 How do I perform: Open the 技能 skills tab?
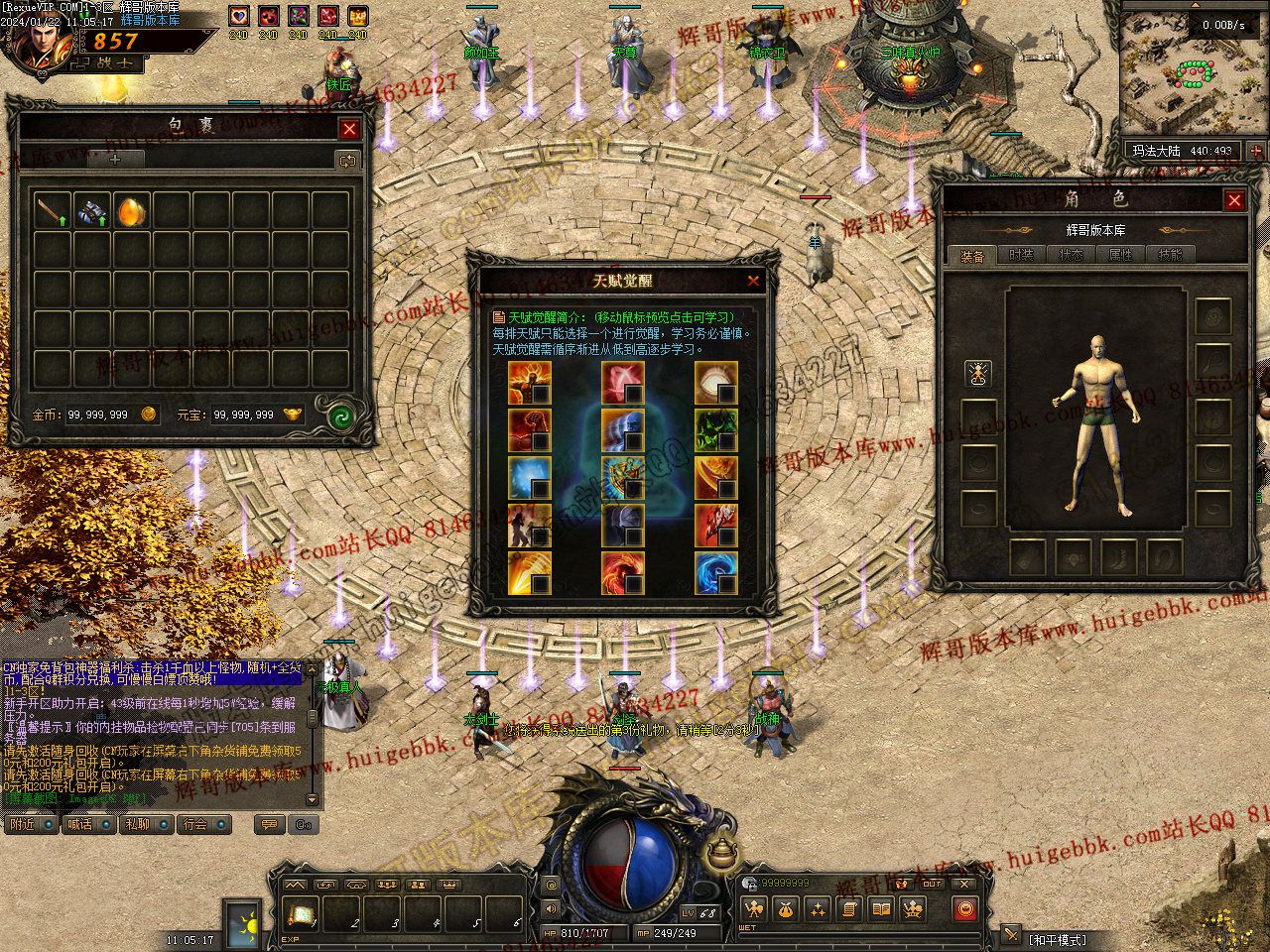pos(1170,255)
